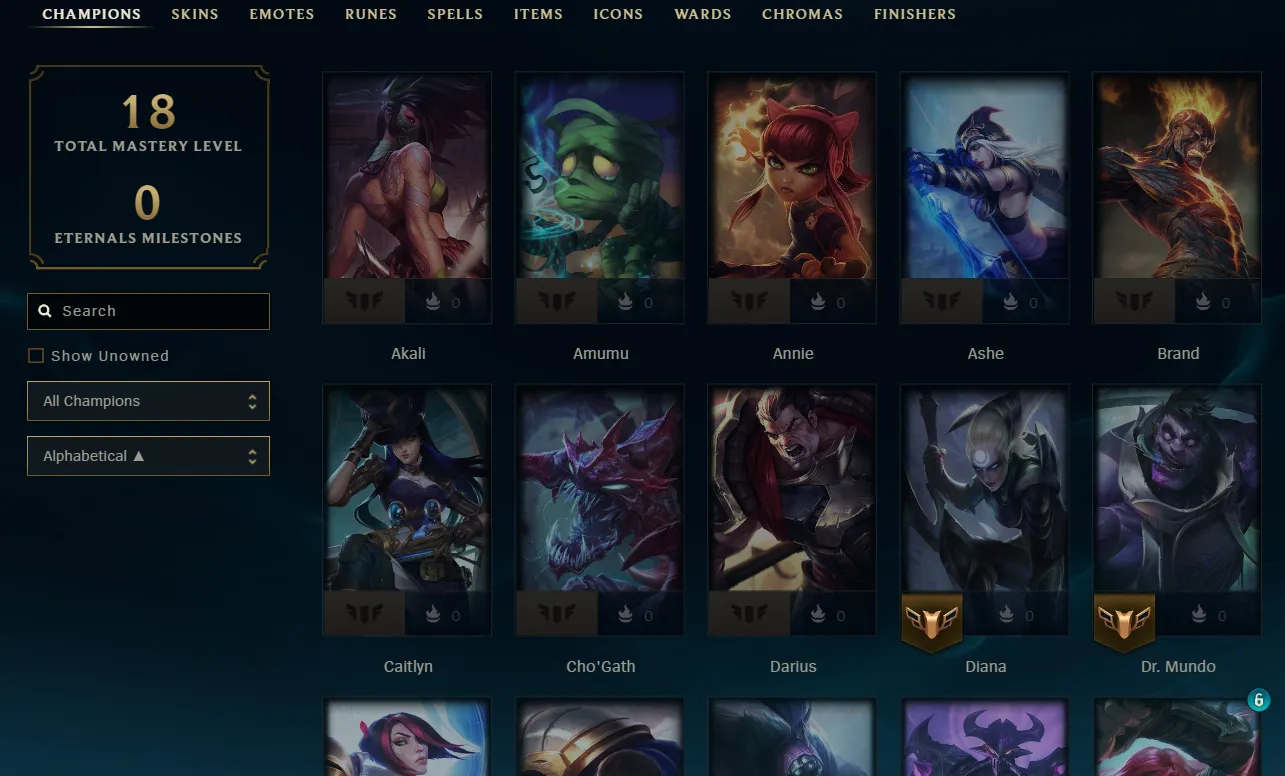Click the eternals droplet icon under Annie
This screenshot has height=776, width=1285.
[x=818, y=301]
